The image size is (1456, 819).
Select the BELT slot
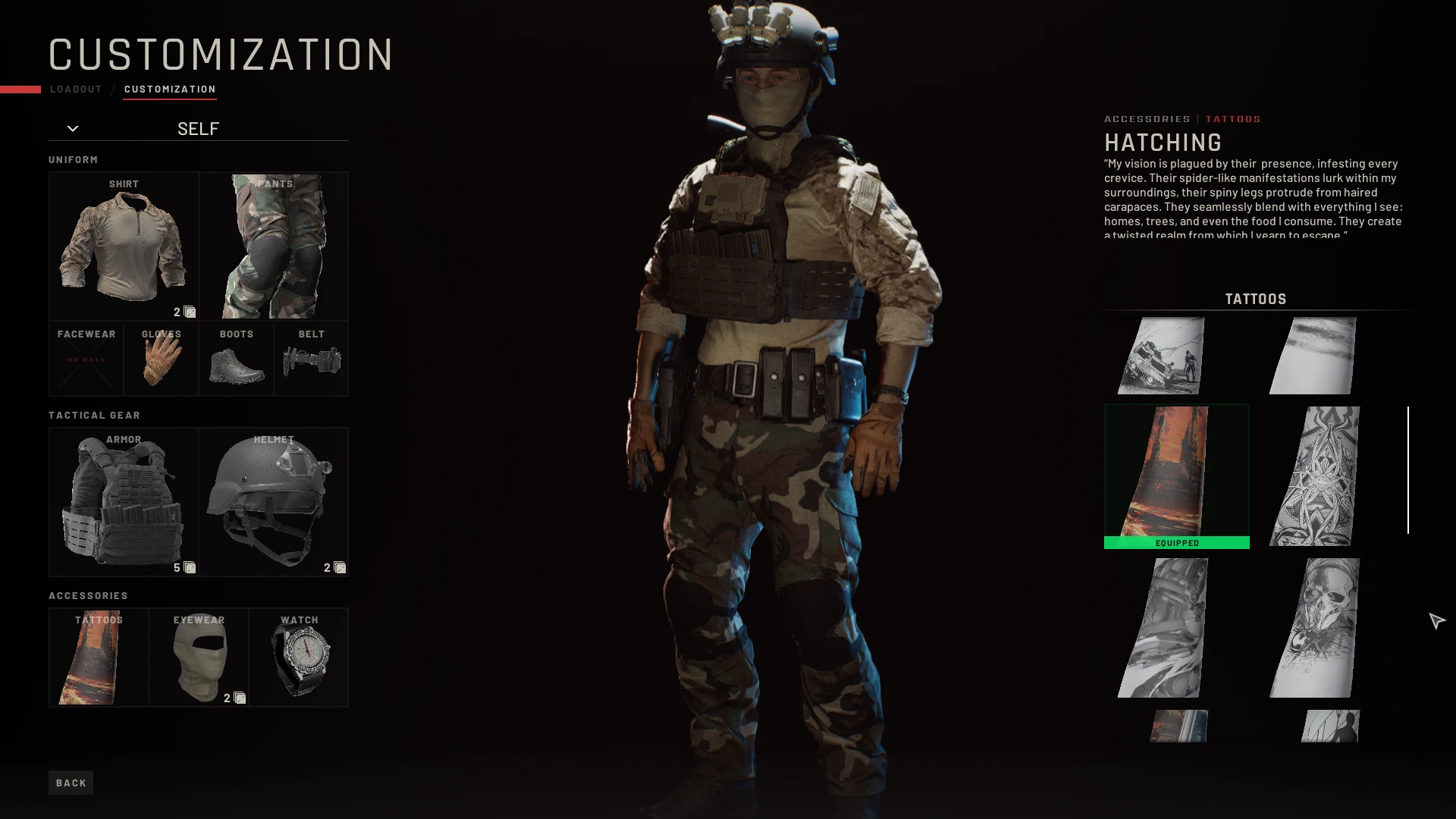(311, 358)
